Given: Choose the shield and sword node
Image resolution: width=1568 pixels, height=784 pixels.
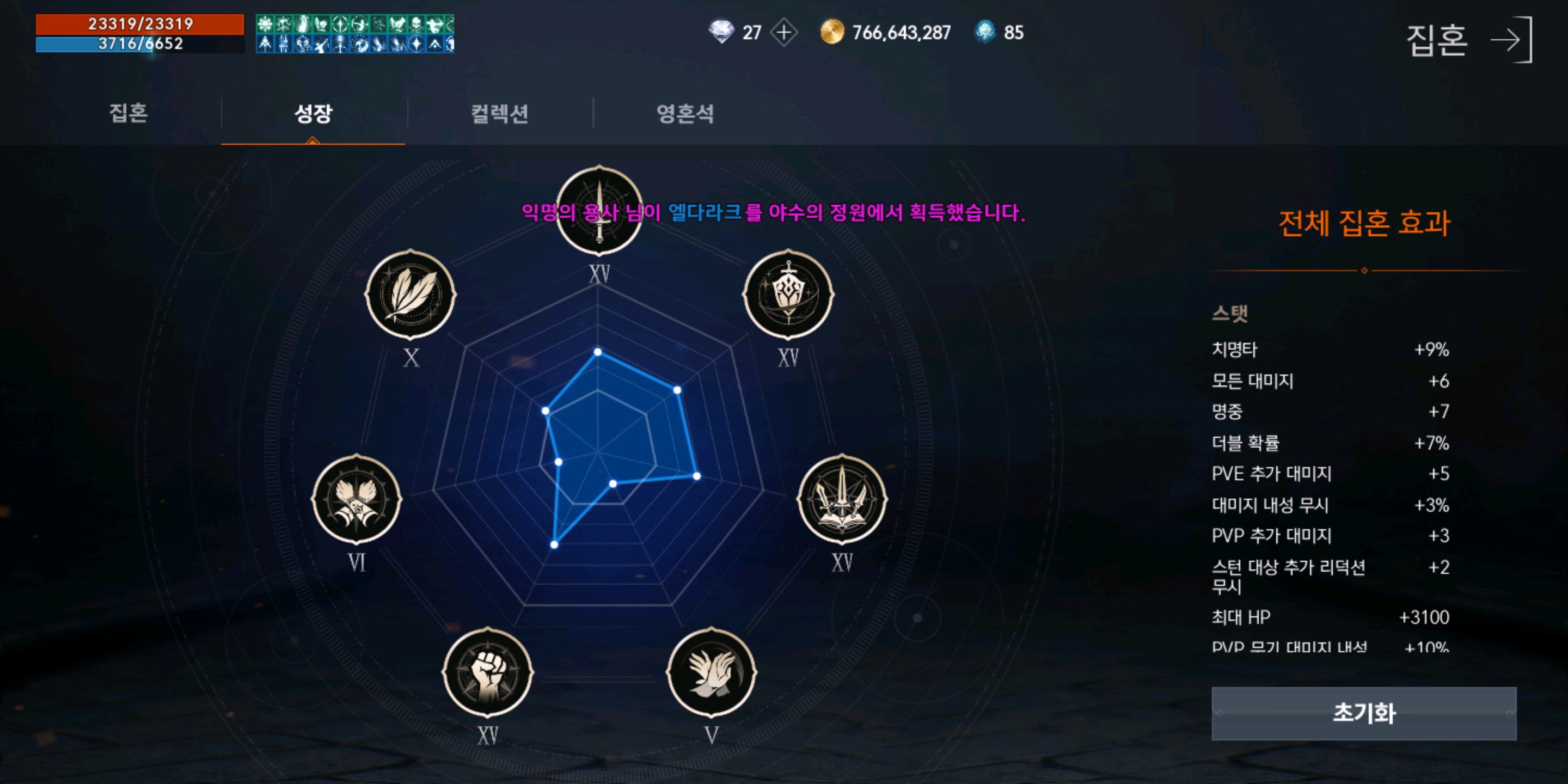Looking at the screenshot, I should [788, 295].
